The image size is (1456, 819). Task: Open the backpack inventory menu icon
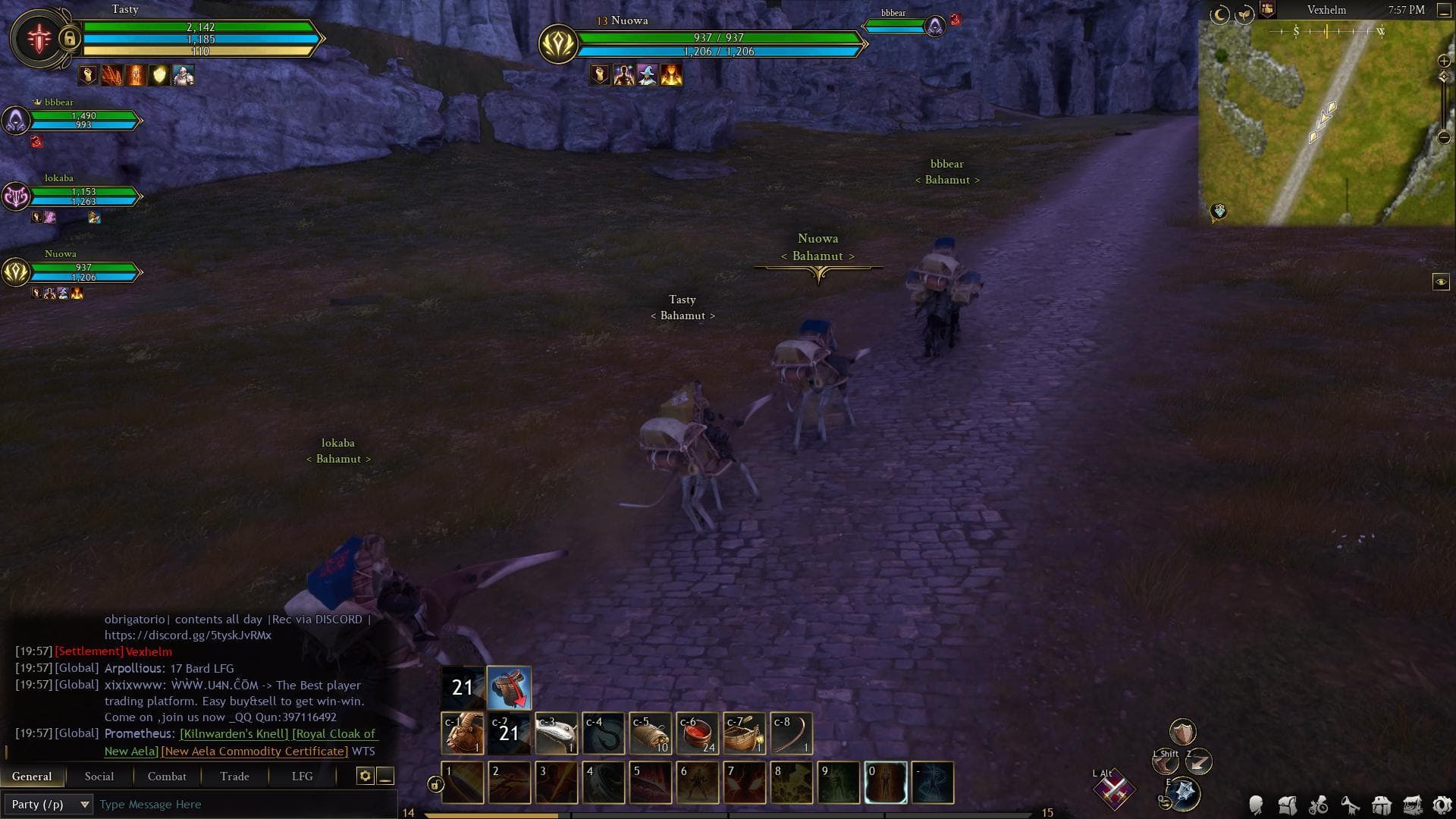(1287, 805)
